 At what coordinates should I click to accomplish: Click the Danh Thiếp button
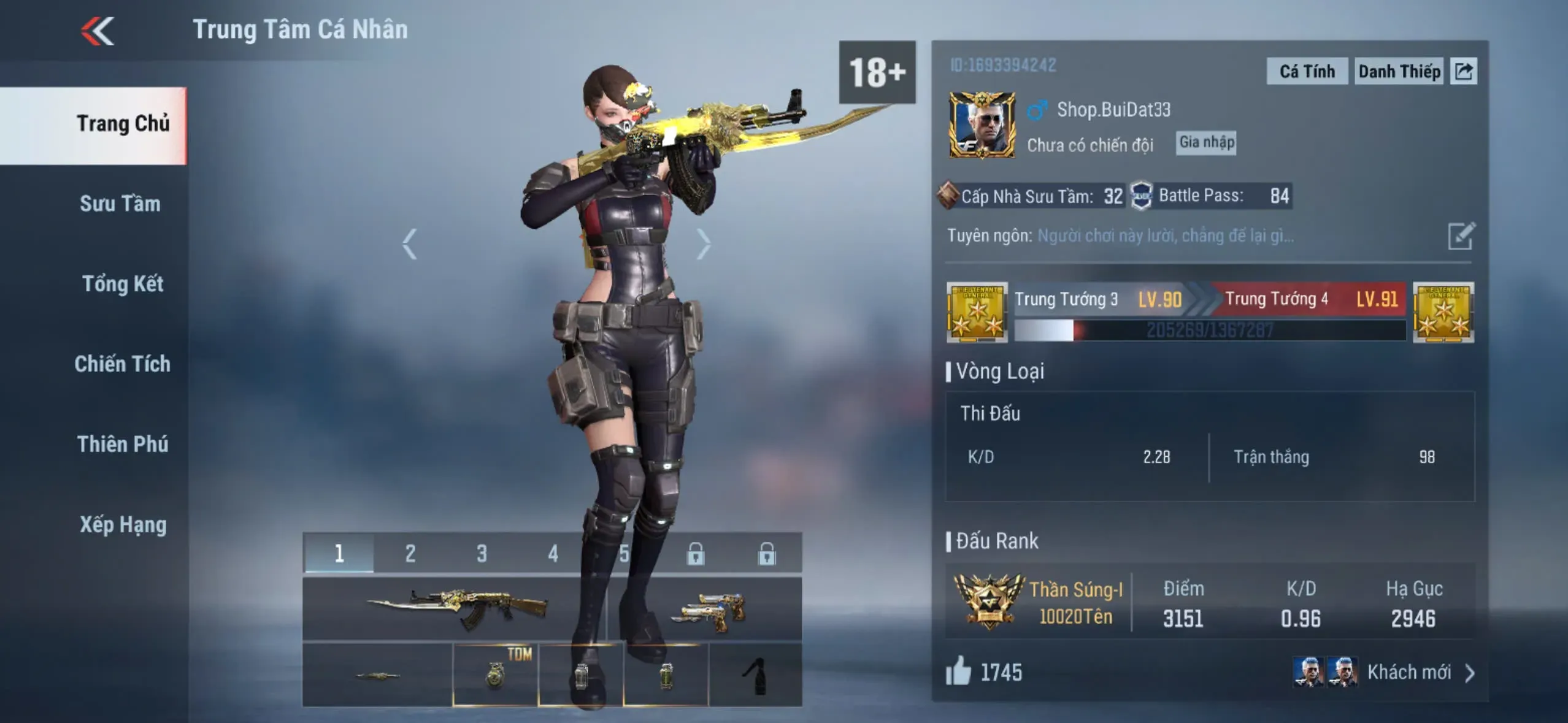pos(1399,72)
